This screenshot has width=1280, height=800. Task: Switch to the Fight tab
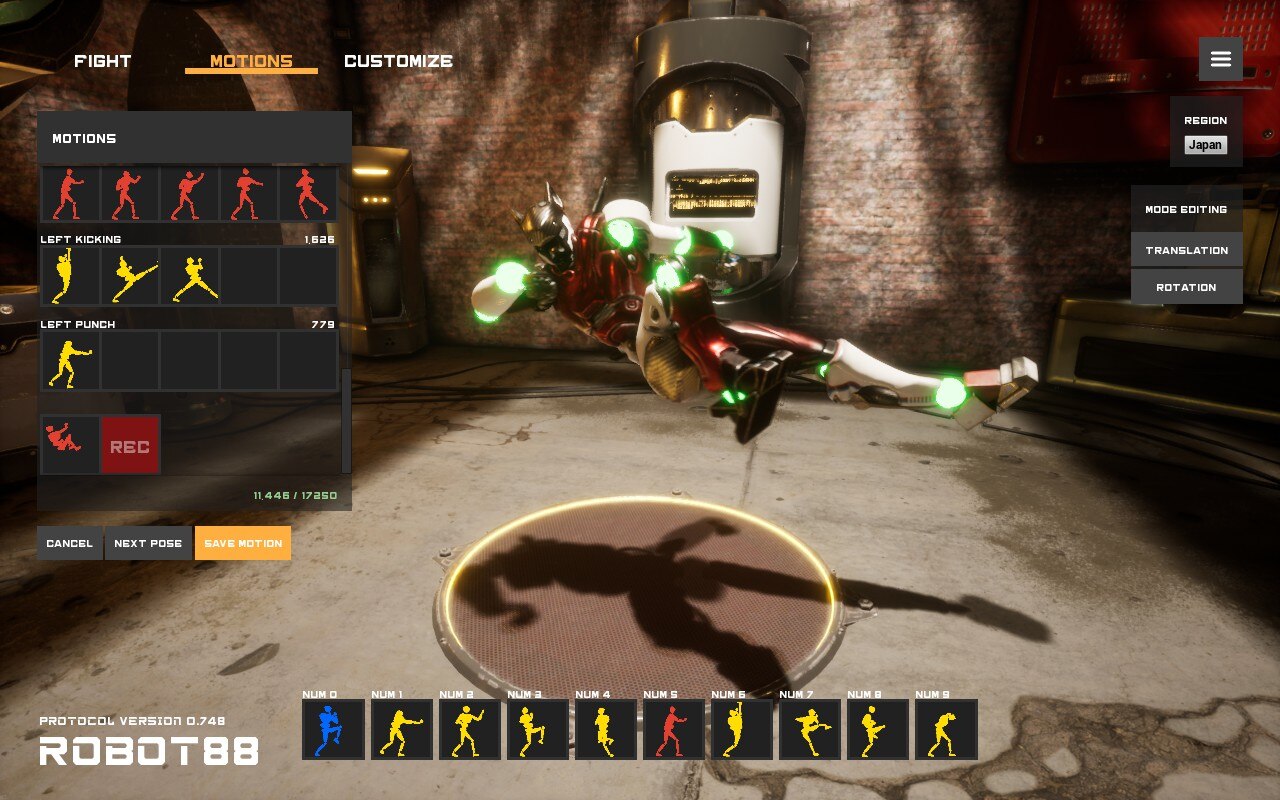tap(102, 61)
